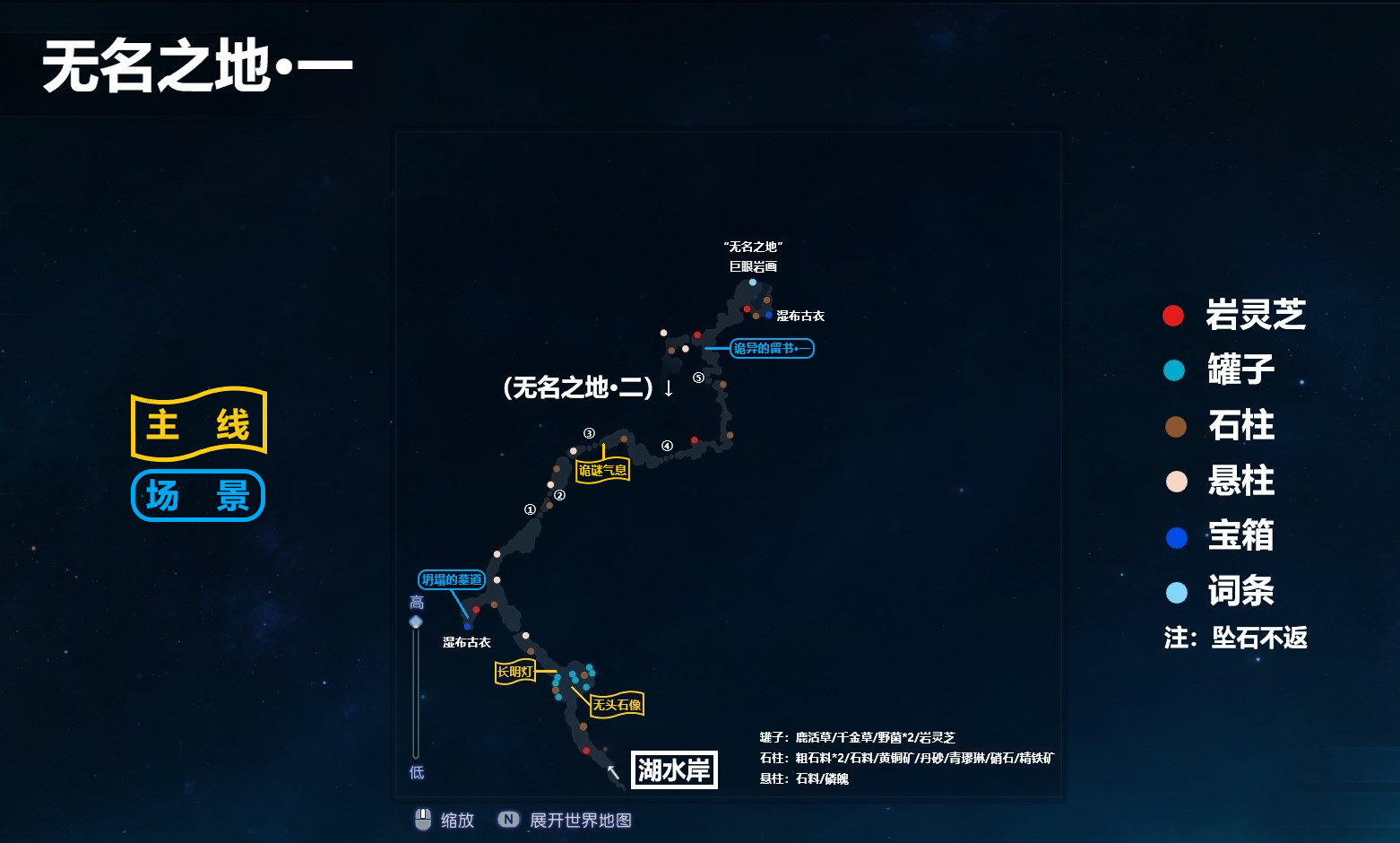The image size is (1400, 843).
Task: Click numbered marker ③ on the map
Action: [x=589, y=432]
